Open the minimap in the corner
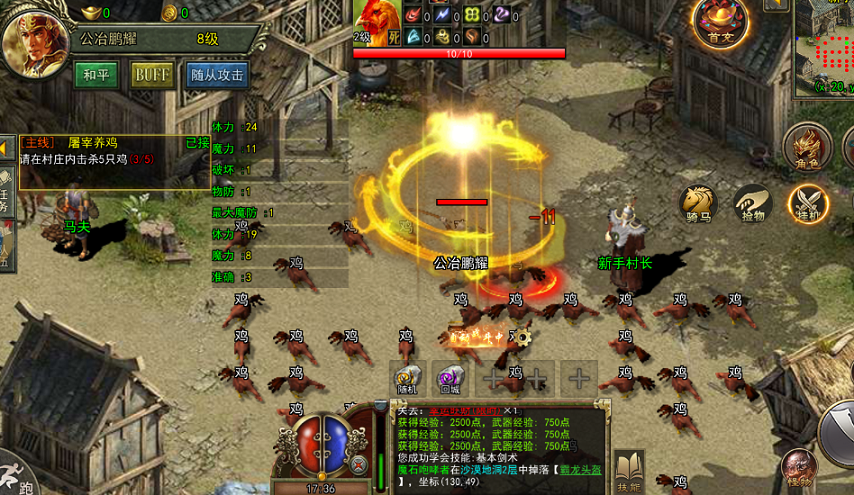The height and width of the screenshot is (495, 854). tap(824, 48)
